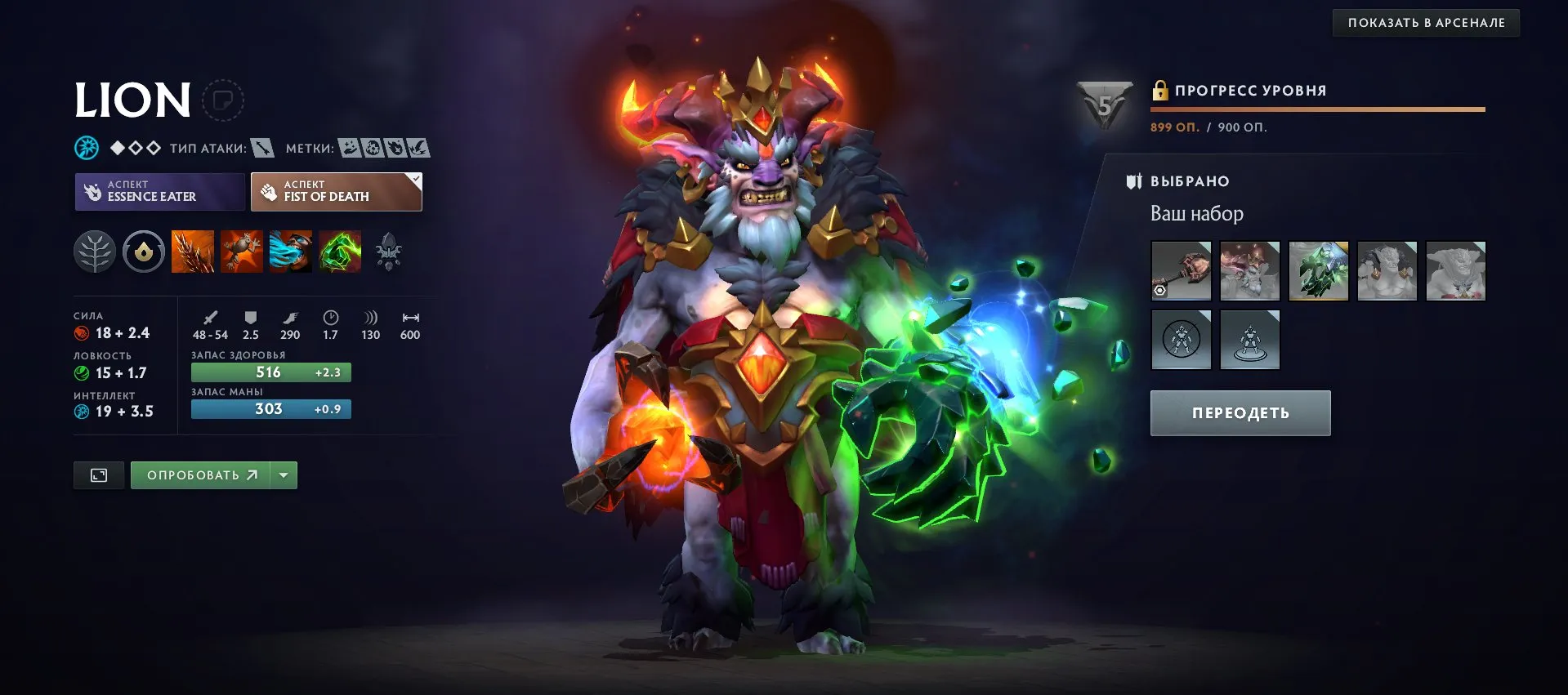Select the Aghanim's upgrade icon

[x=389, y=252]
